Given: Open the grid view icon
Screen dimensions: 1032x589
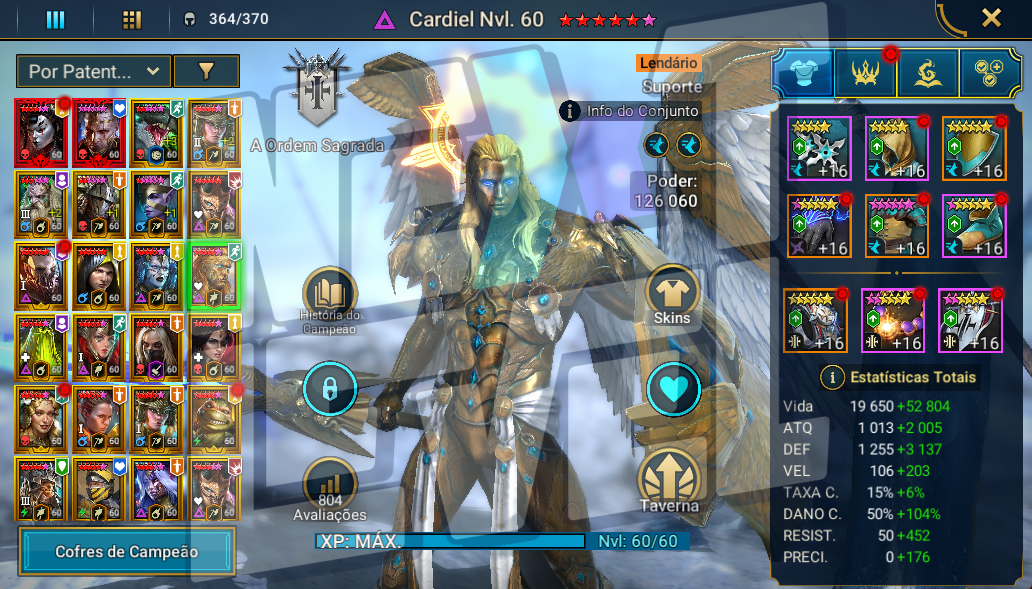Looking at the screenshot, I should 131,19.
